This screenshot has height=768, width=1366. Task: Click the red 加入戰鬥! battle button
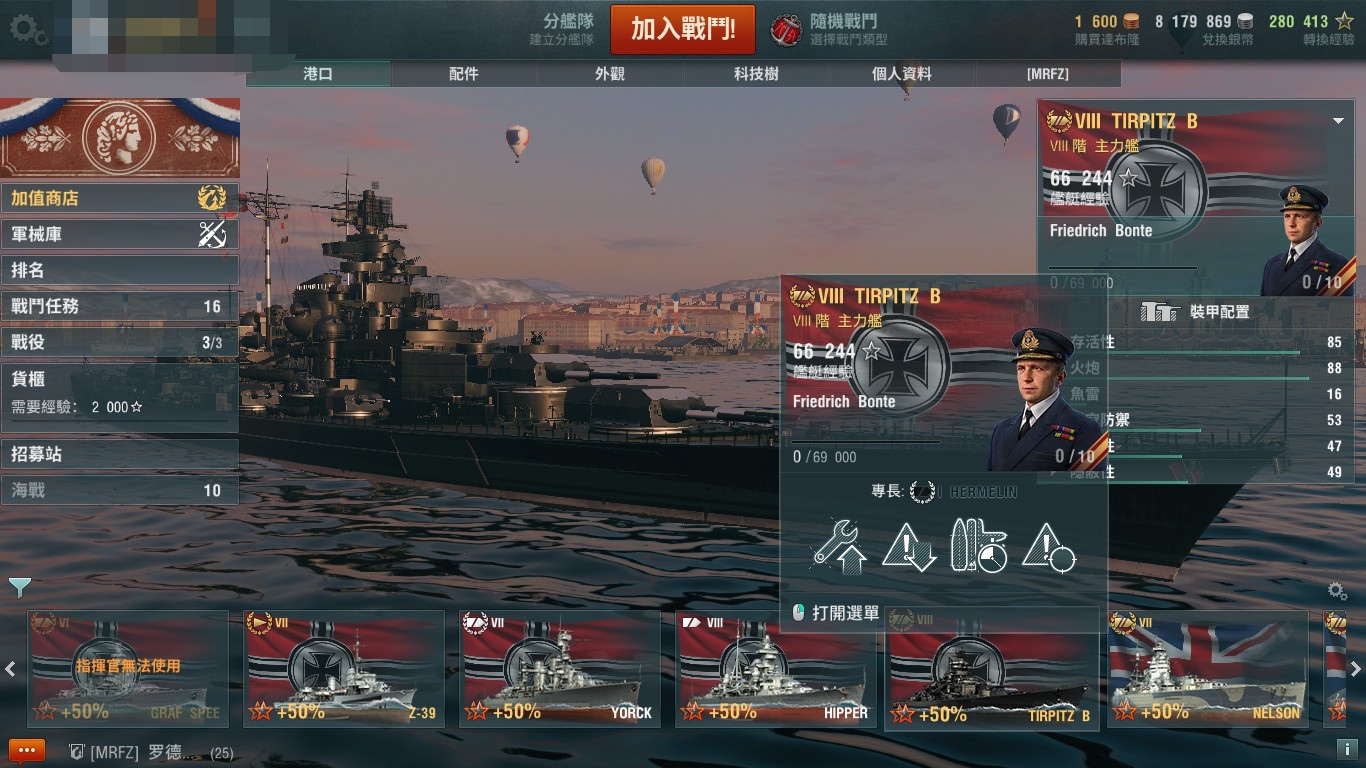point(682,29)
